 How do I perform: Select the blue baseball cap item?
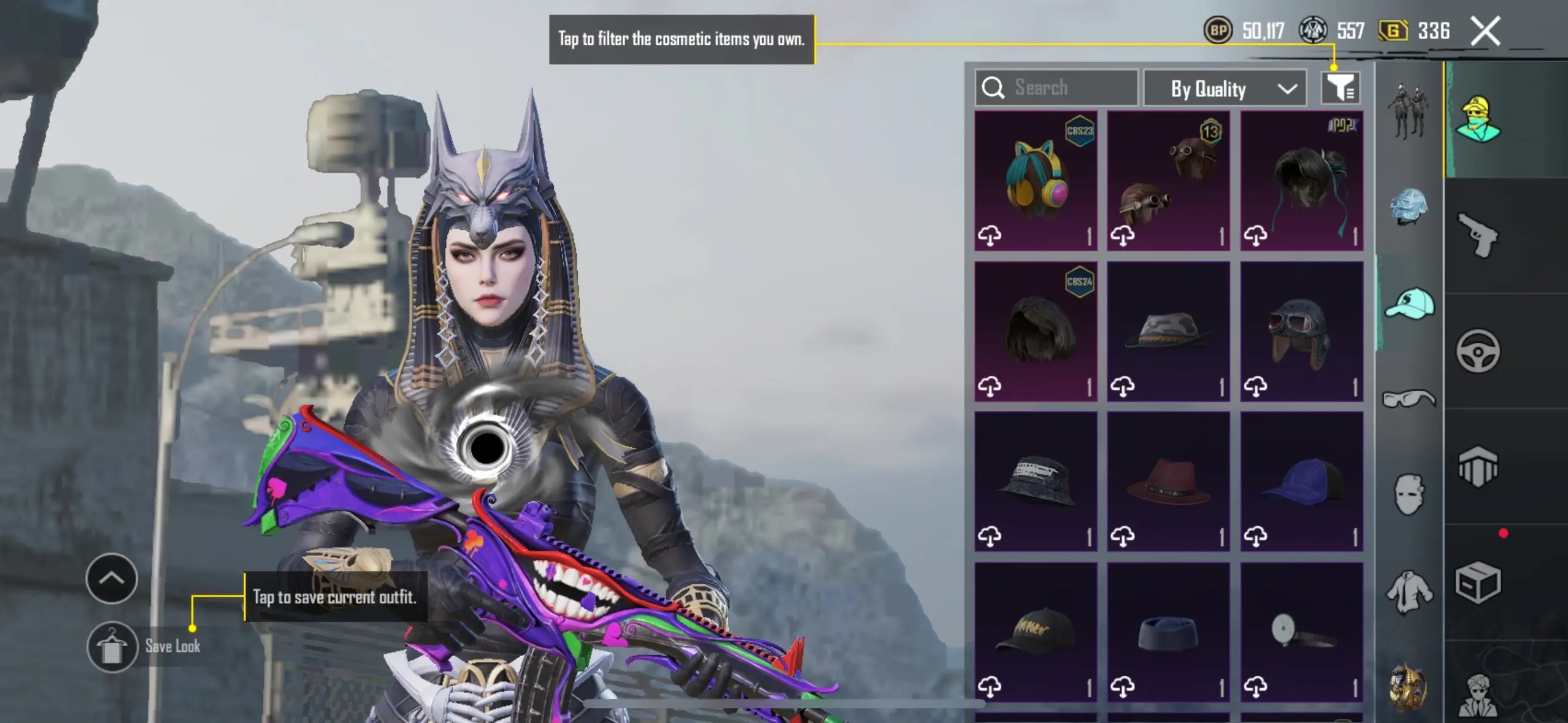1301,482
